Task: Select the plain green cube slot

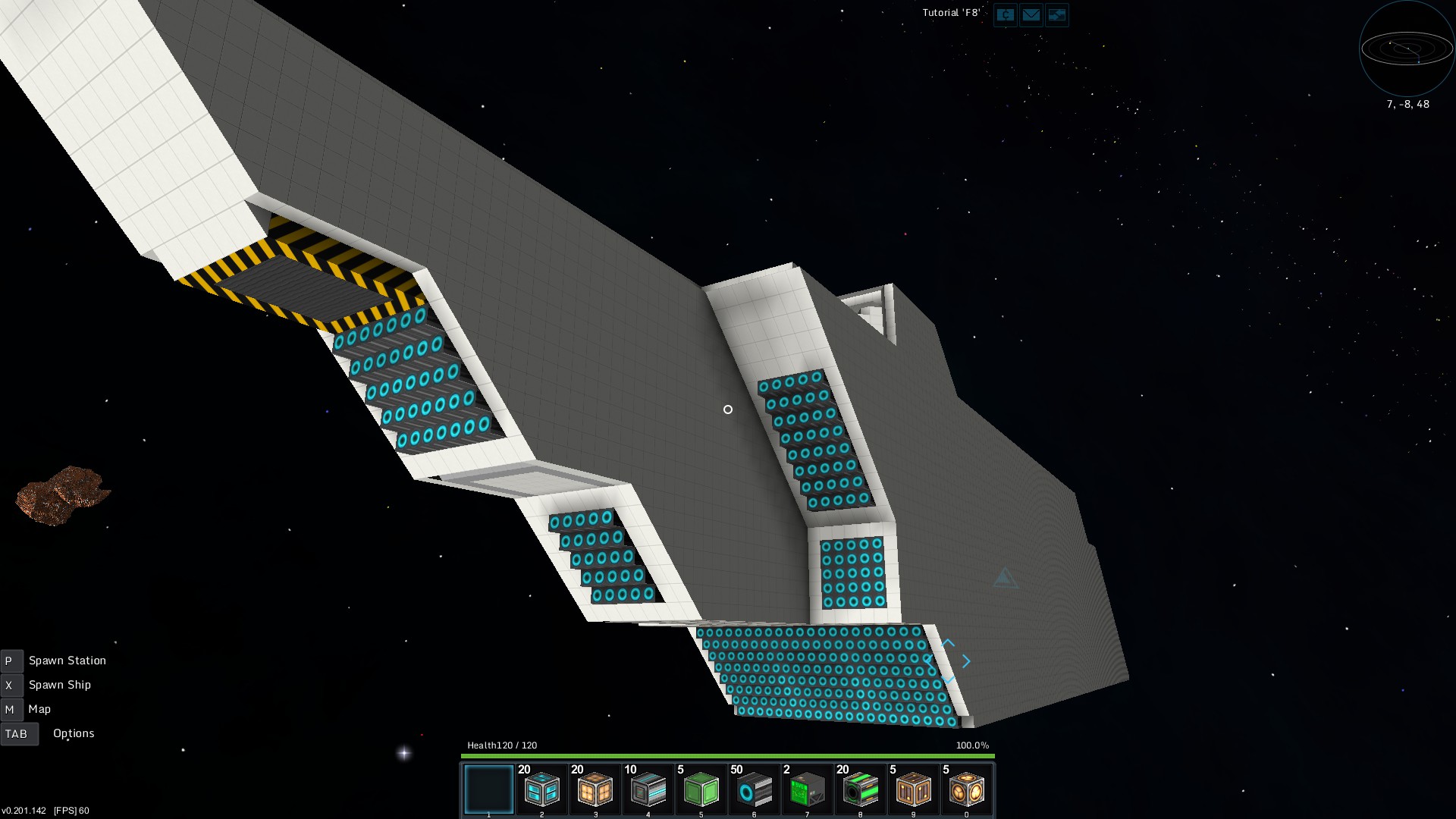Action: coord(701,790)
